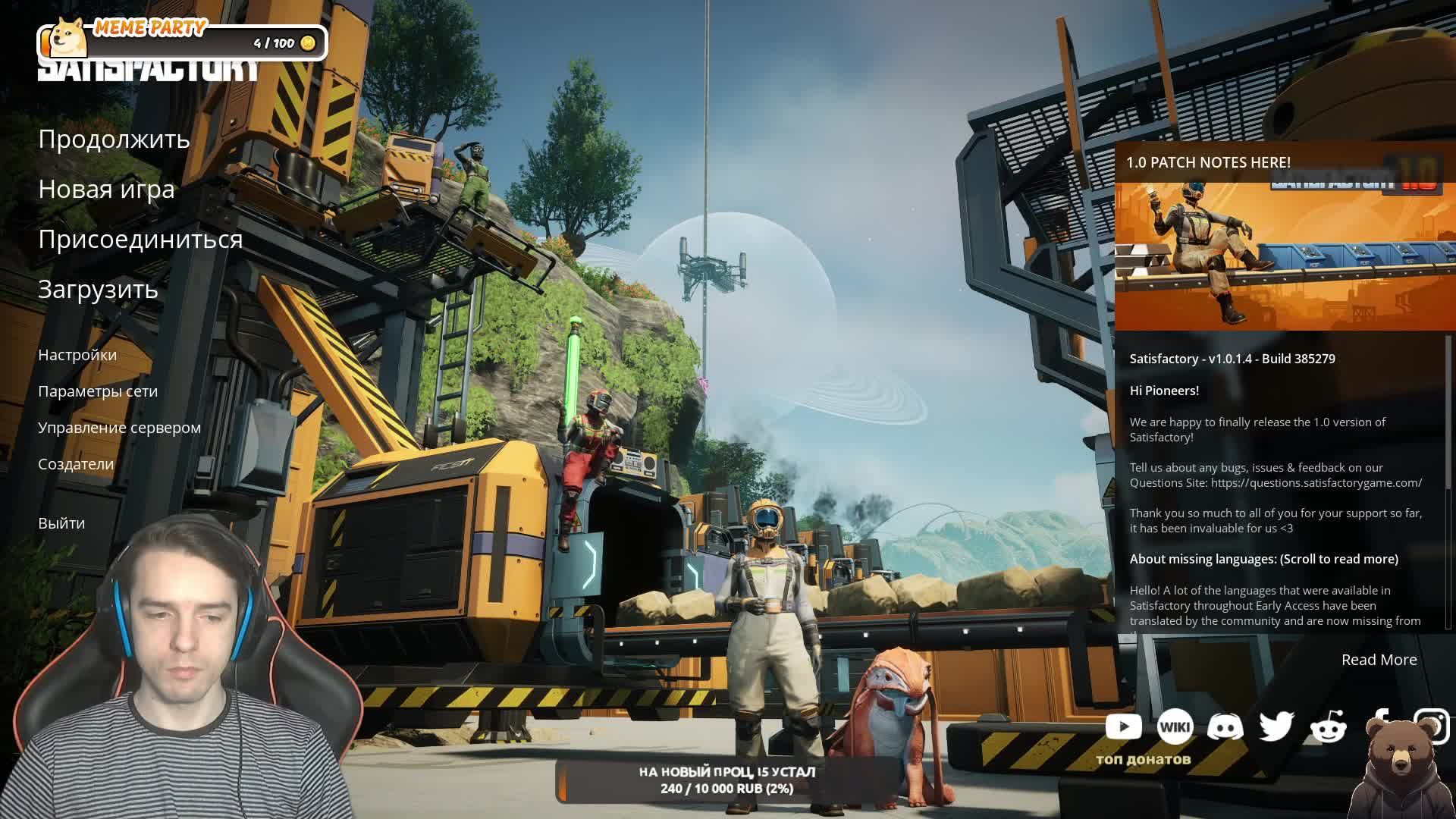Click the Meme Party doge overlay

click(x=68, y=38)
